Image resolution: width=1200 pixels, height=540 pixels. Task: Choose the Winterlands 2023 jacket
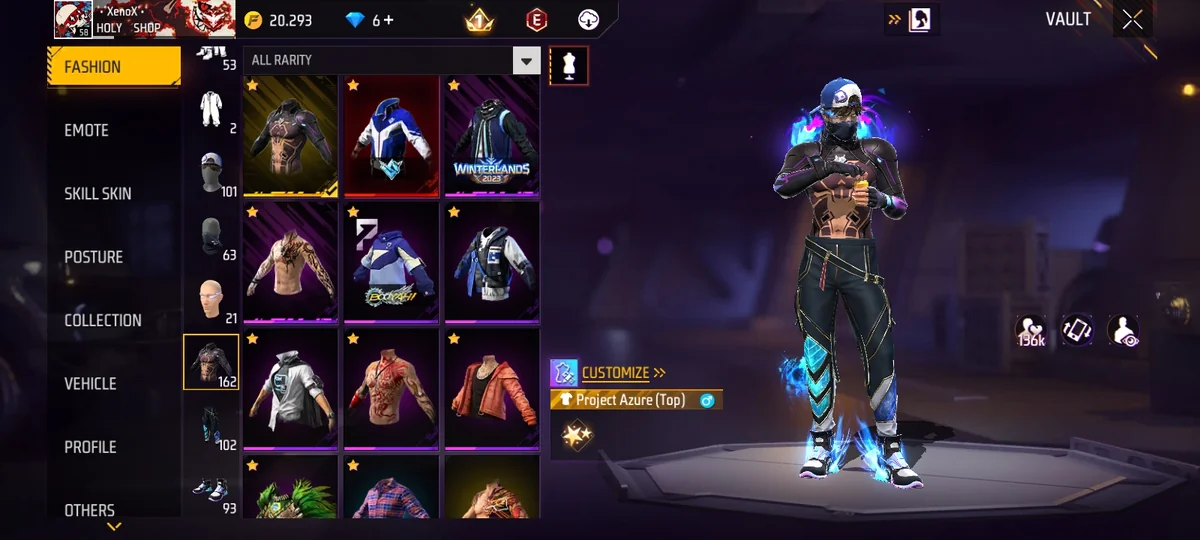coord(491,136)
